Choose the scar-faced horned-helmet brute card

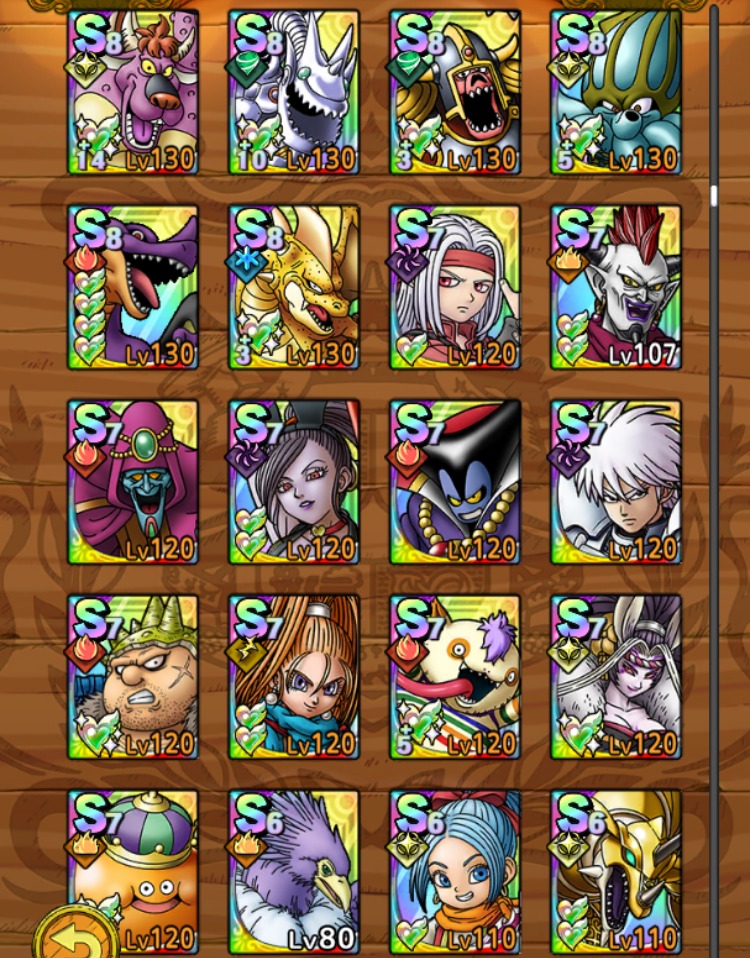[x=133, y=677]
